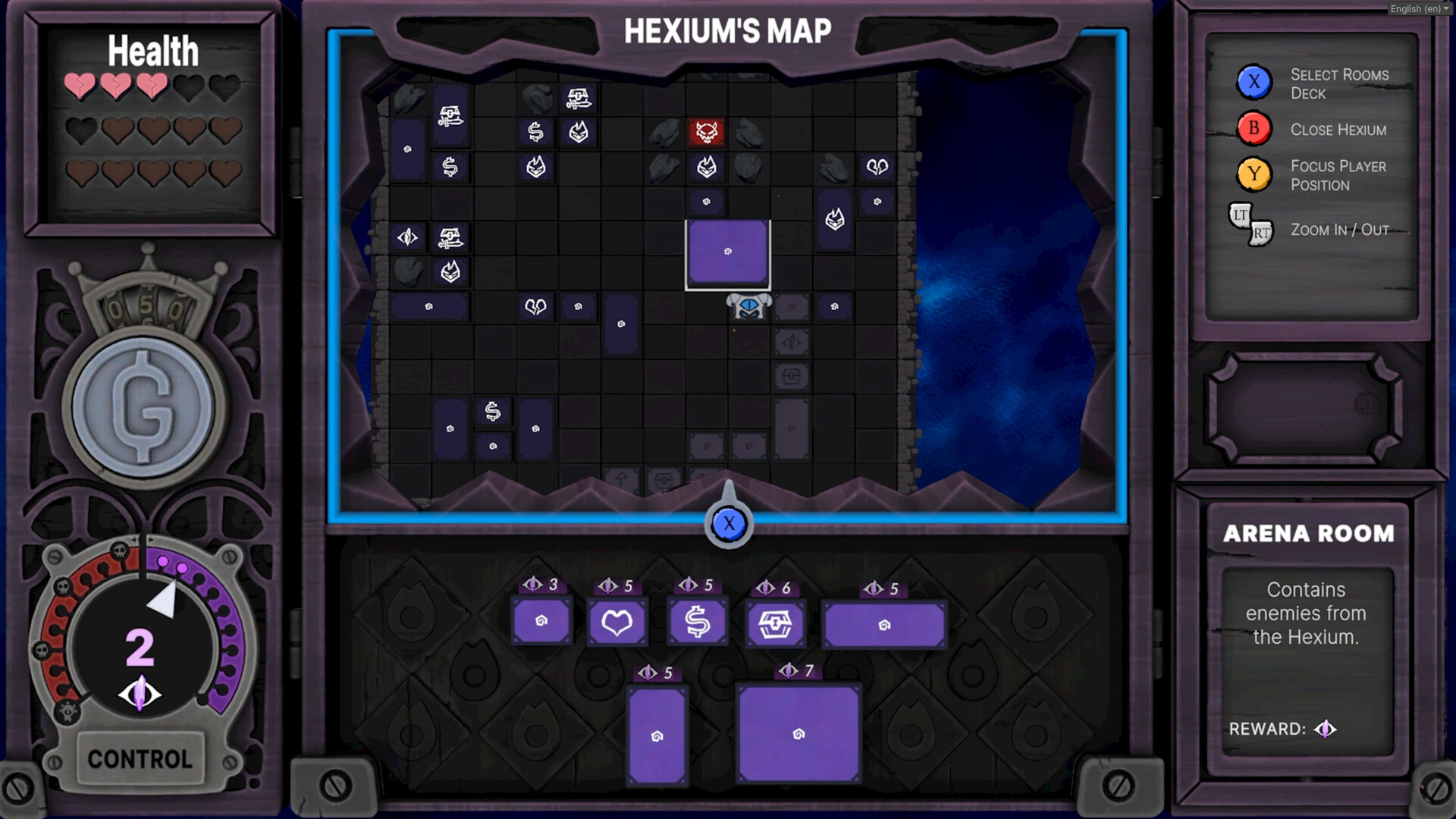Select the dollar room card costing 5
Screen dimensions: 1456x819
coord(697,622)
